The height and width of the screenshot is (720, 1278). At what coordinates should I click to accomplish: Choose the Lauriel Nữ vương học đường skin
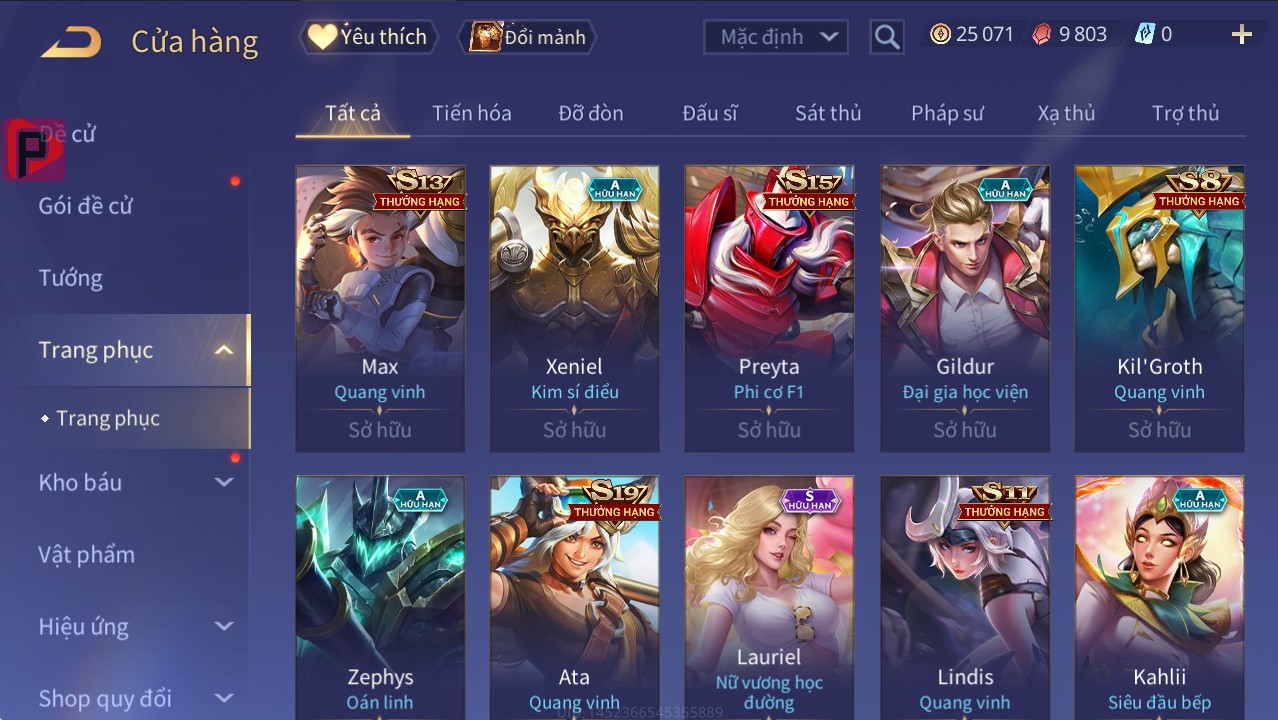pos(769,600)
